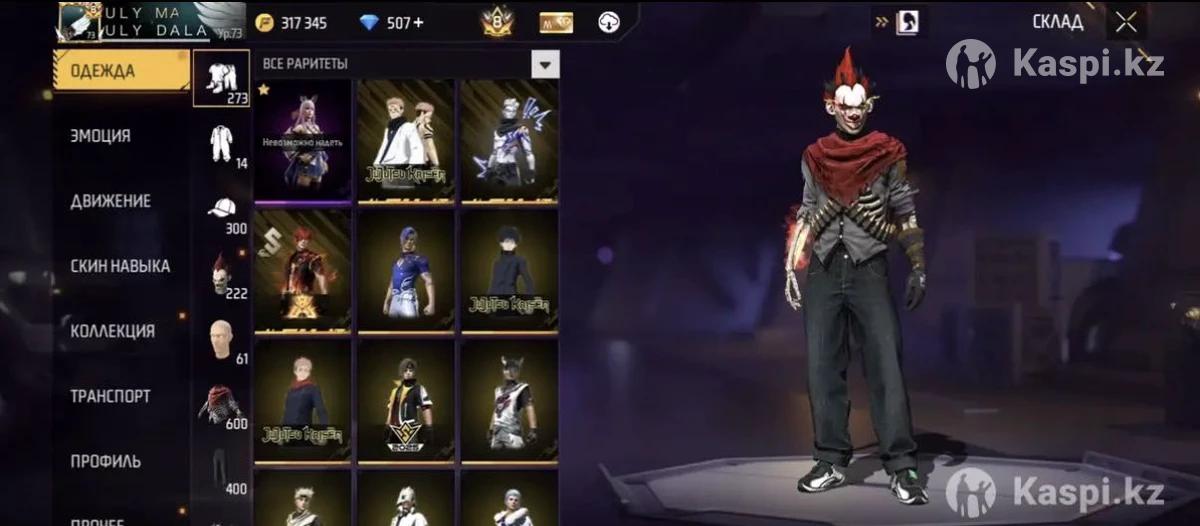Open the bald head face subcategory
1200x526 pixels.
point(221,338)
